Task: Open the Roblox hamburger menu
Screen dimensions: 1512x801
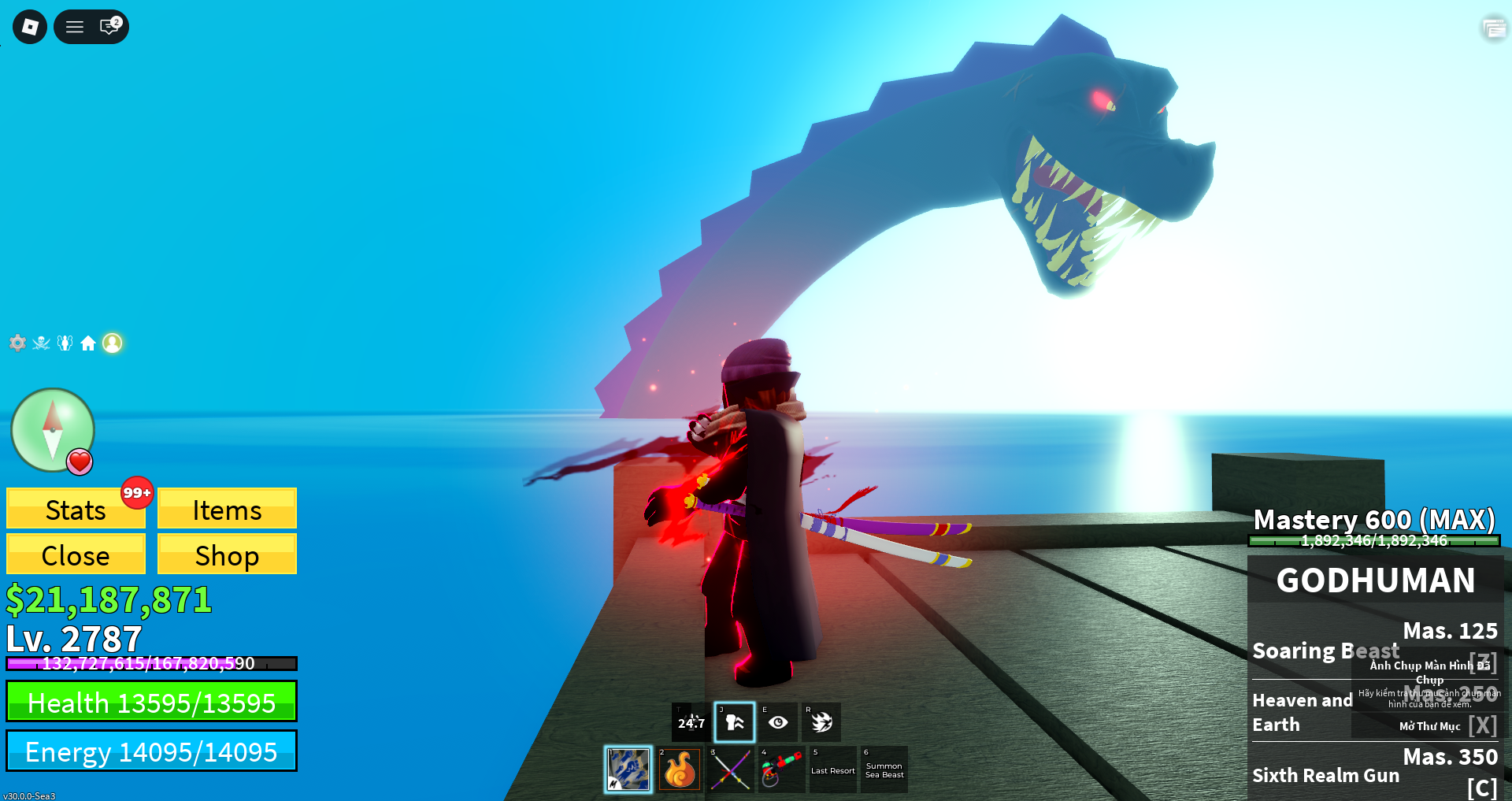Action: coord(75,27)
